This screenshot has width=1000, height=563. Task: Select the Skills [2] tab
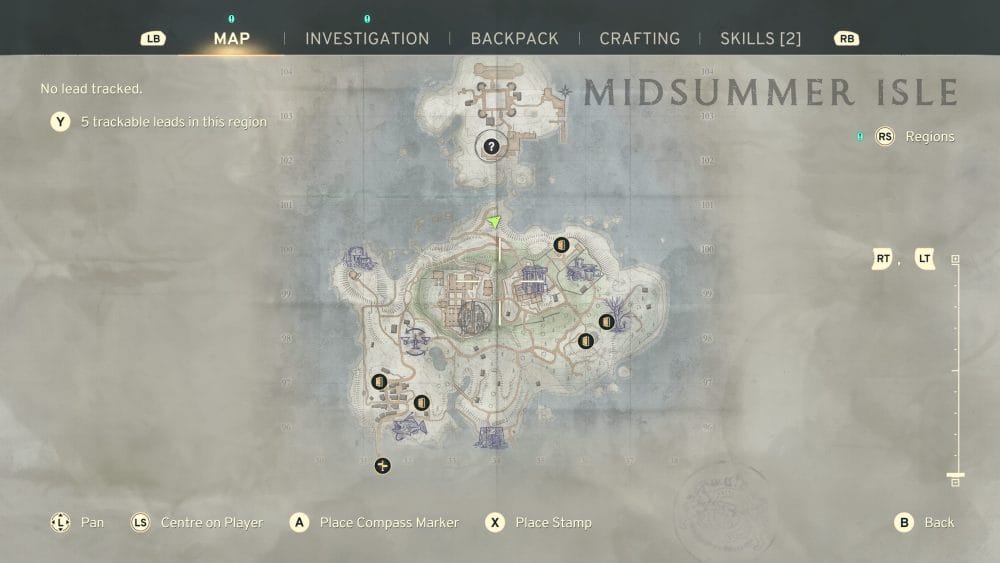[760, 39]
